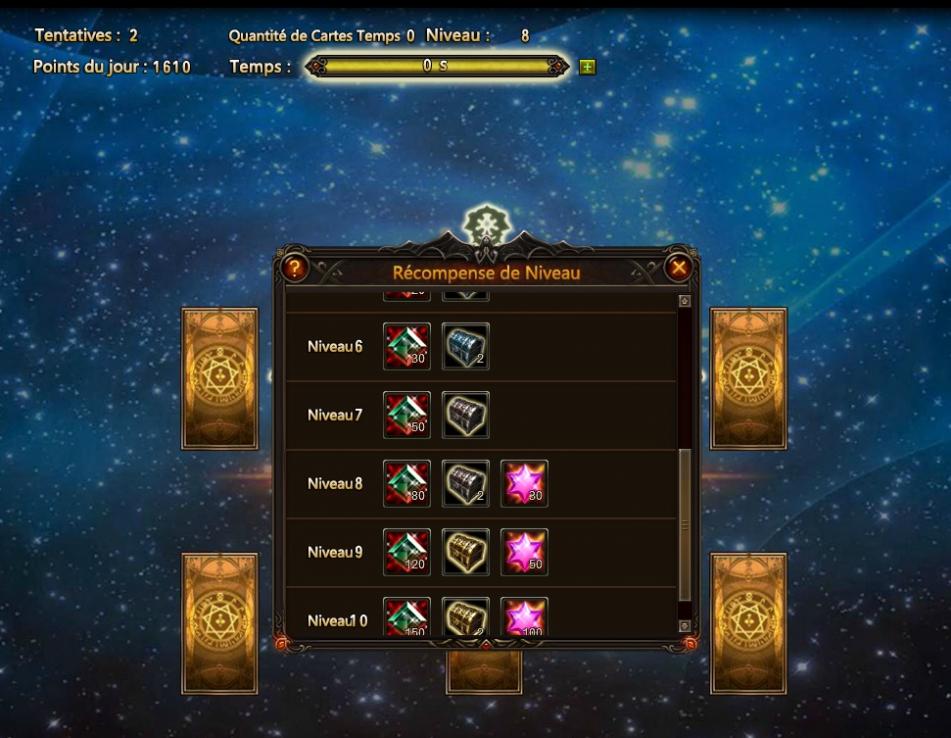Select the Niveau 6 green crystal reward

click(x=407, y=347)
